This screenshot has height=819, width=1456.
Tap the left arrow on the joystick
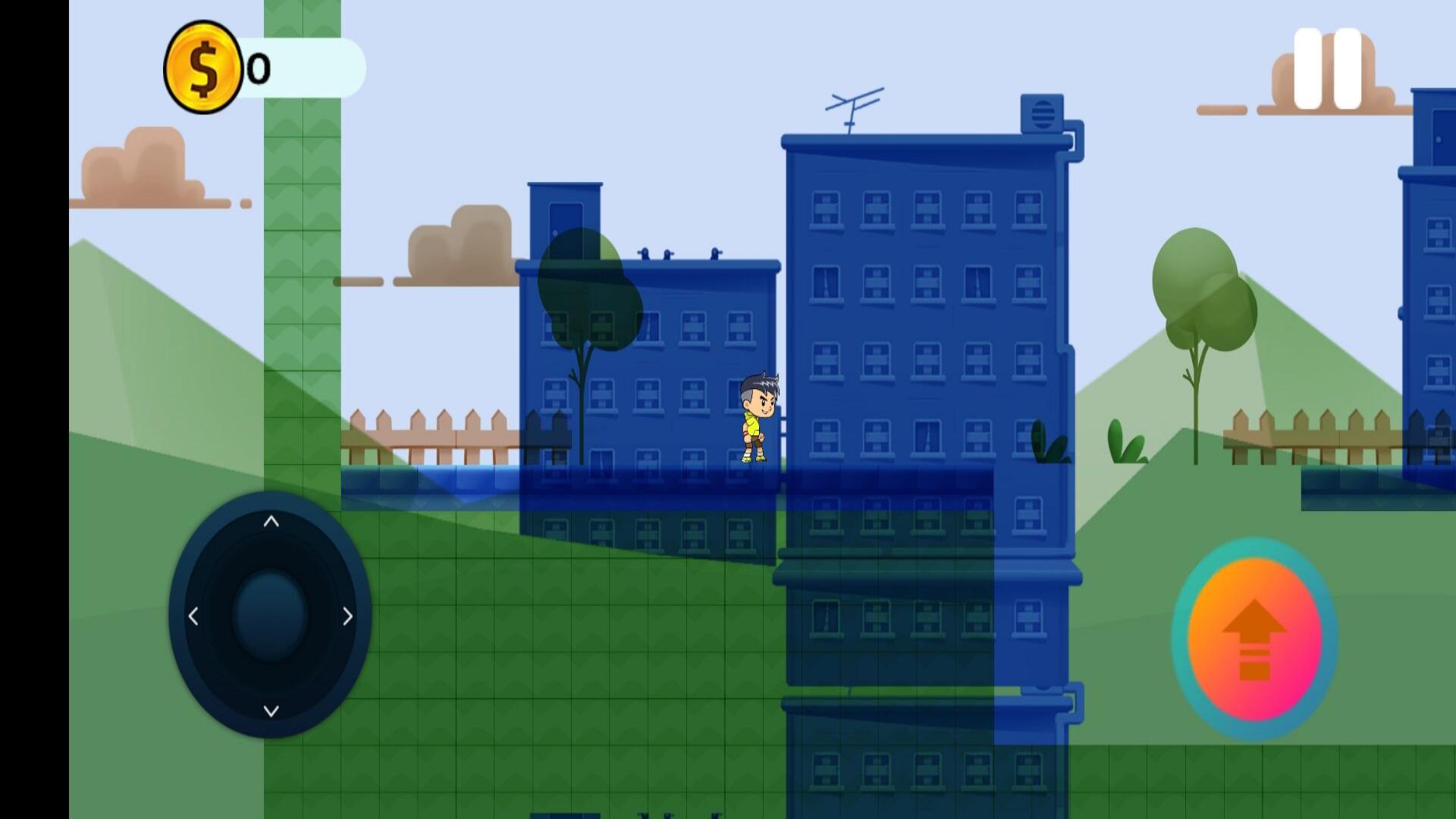[x=192, y=617]
